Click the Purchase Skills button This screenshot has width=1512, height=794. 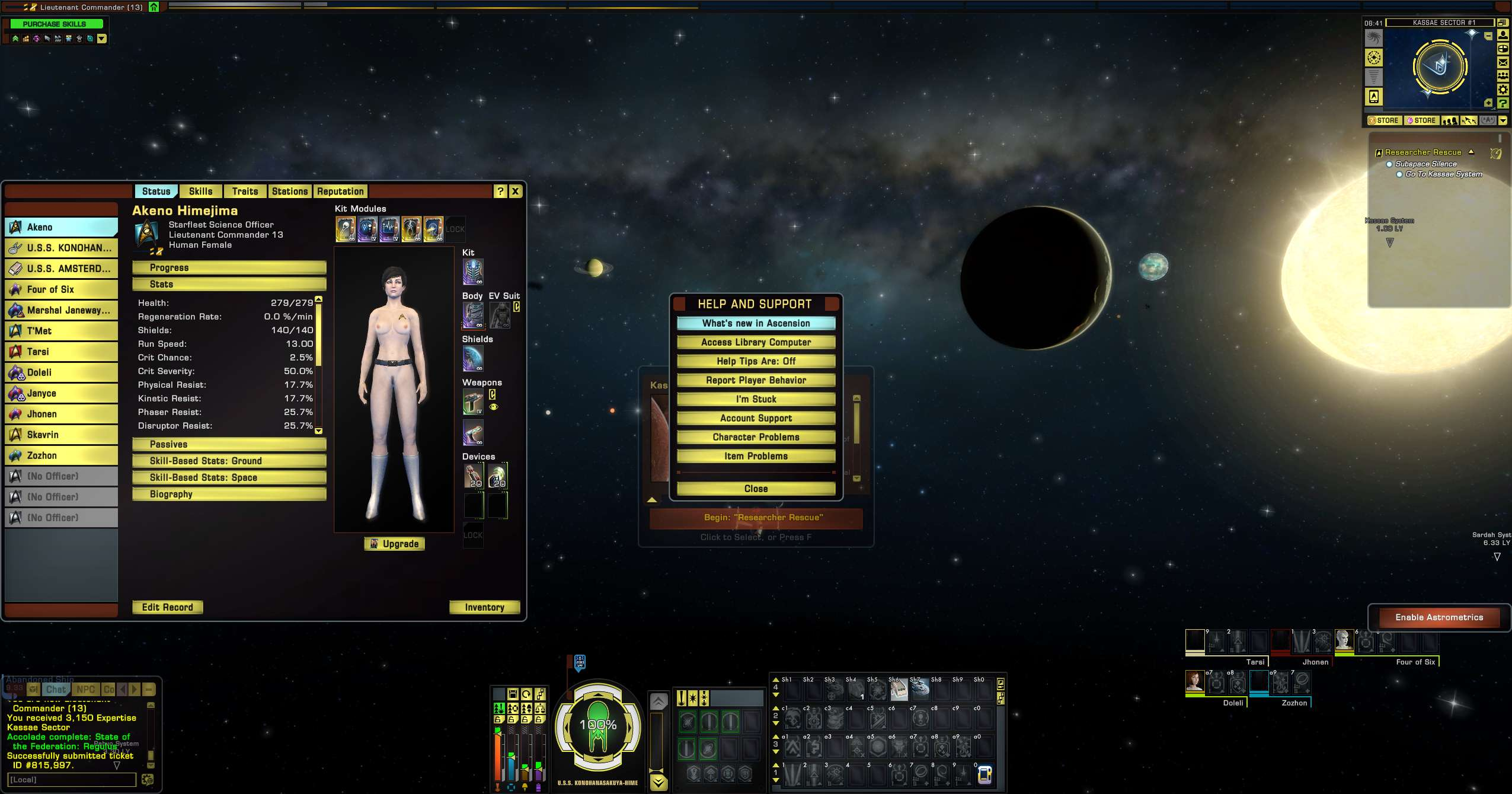point(55,24)
